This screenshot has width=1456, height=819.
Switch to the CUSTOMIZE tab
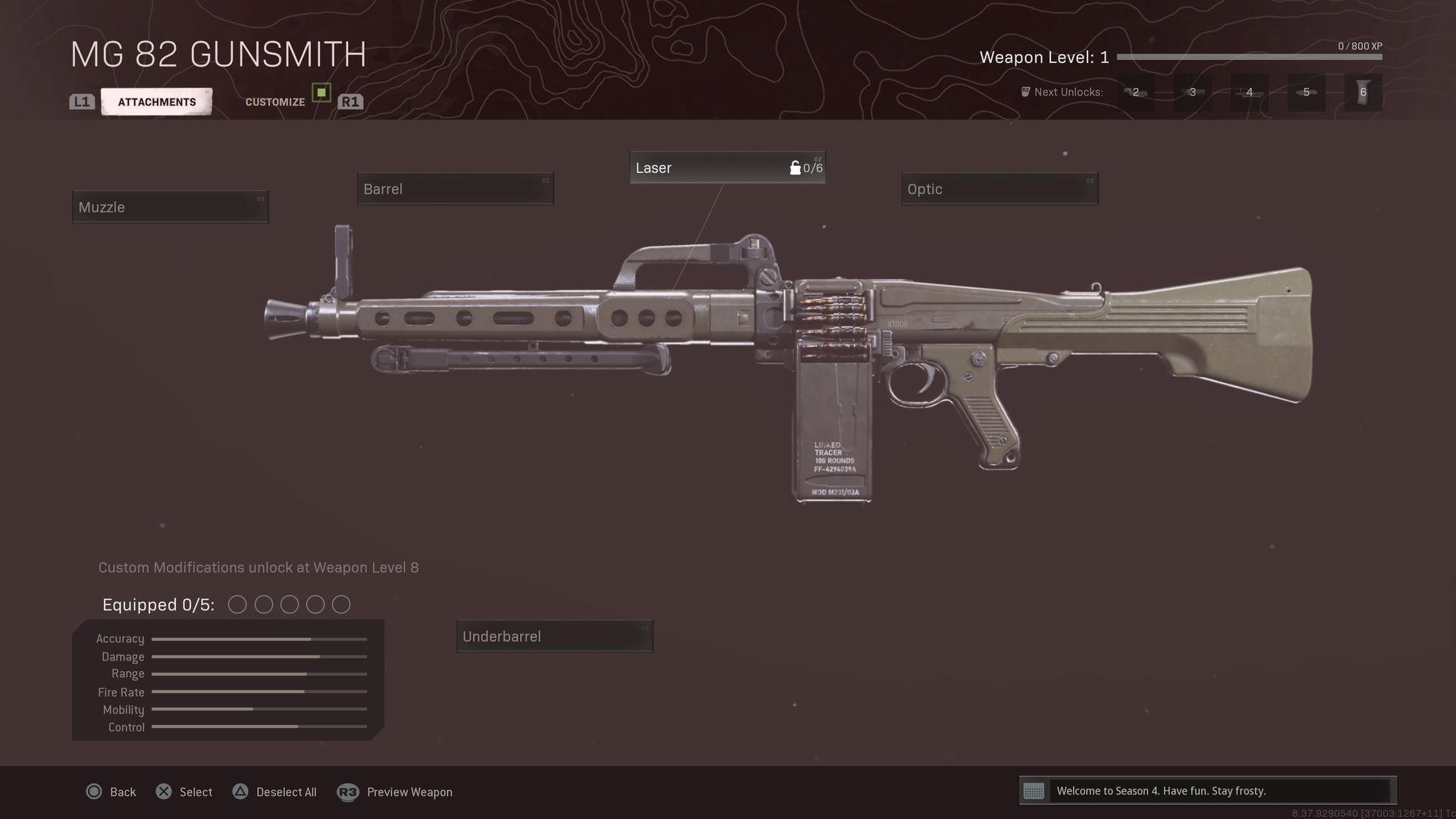pyautogui.click(x=275, y=101)
